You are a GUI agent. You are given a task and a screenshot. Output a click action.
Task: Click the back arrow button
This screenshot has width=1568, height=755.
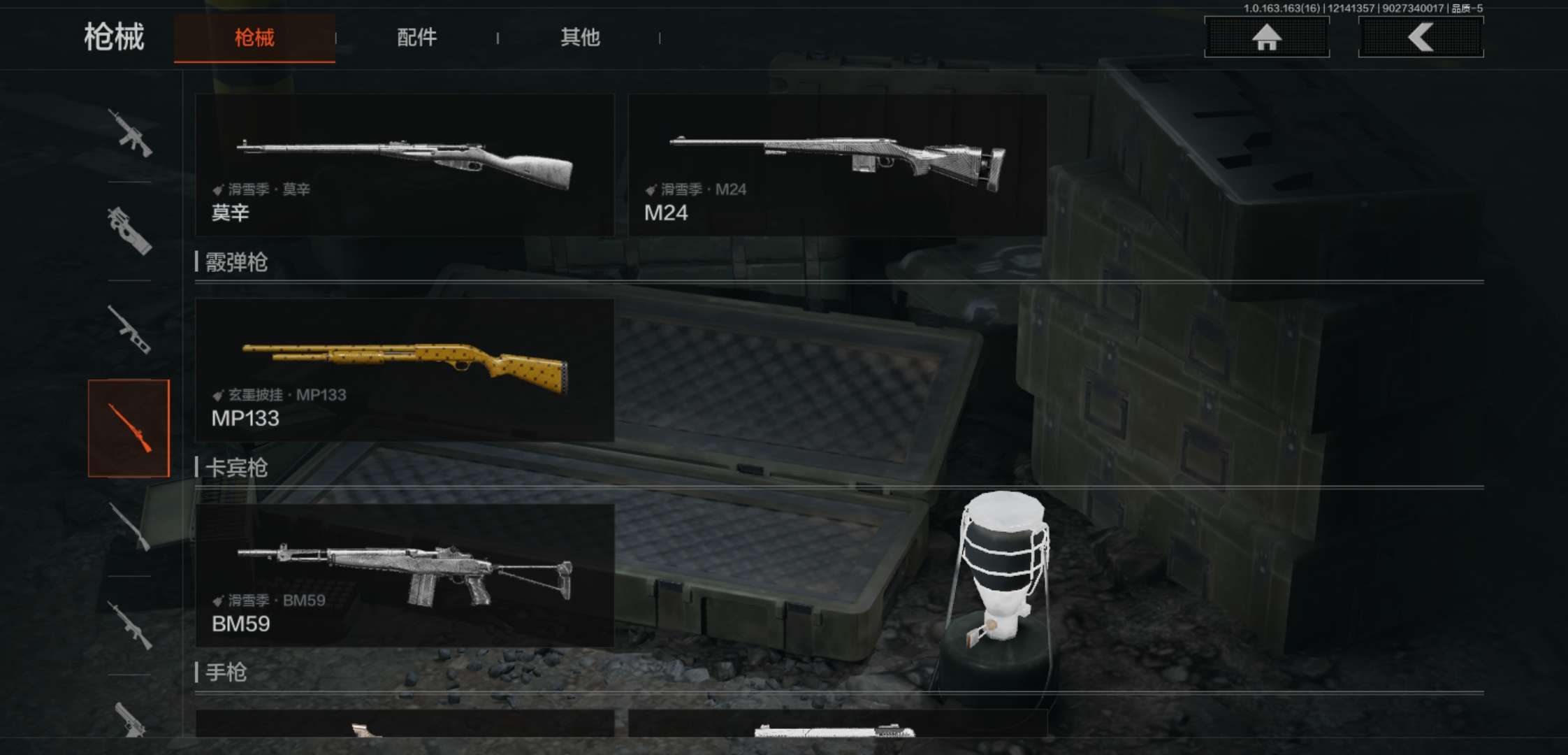coord(1421,37)
